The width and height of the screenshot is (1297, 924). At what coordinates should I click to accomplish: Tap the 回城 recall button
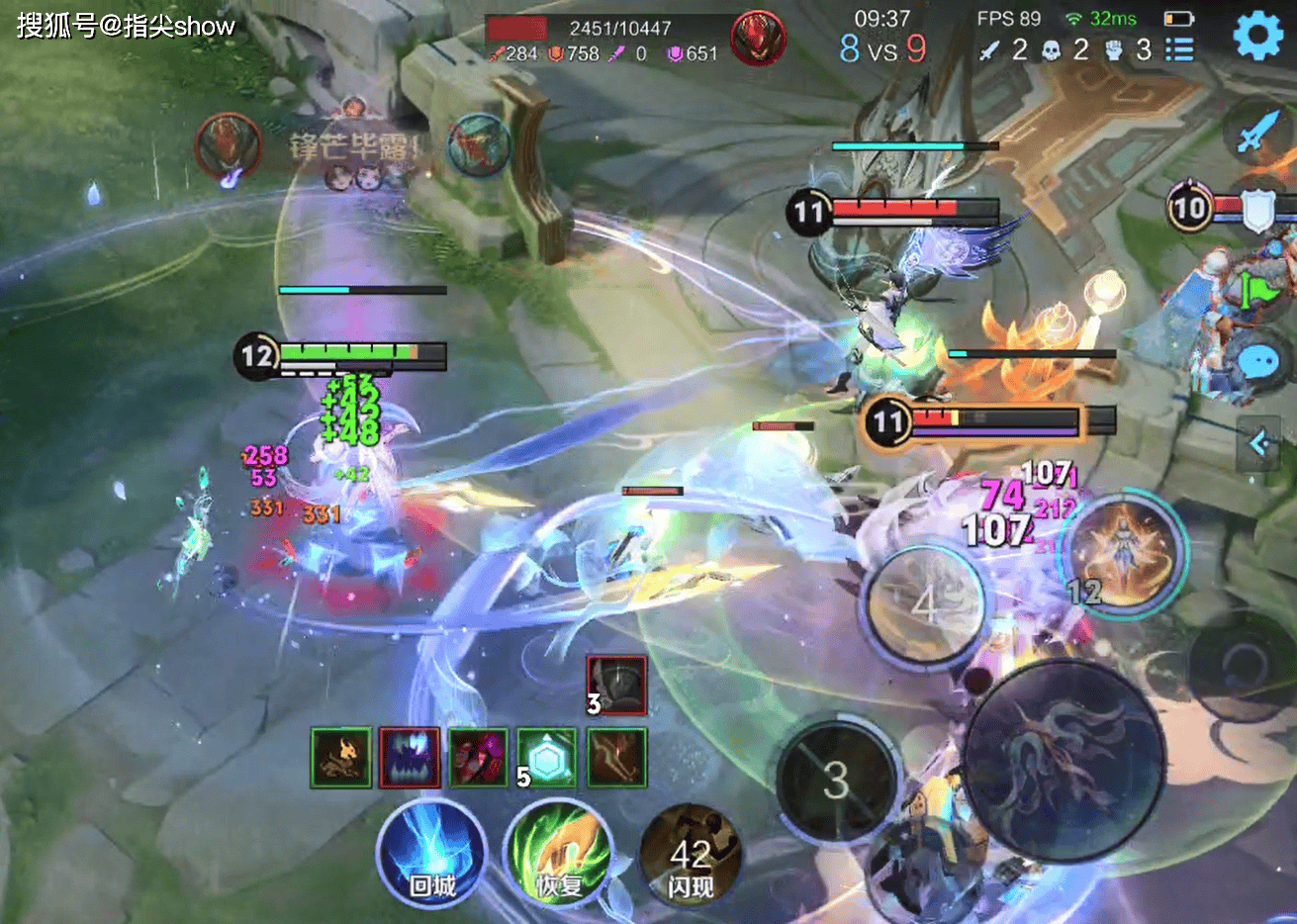432,854
